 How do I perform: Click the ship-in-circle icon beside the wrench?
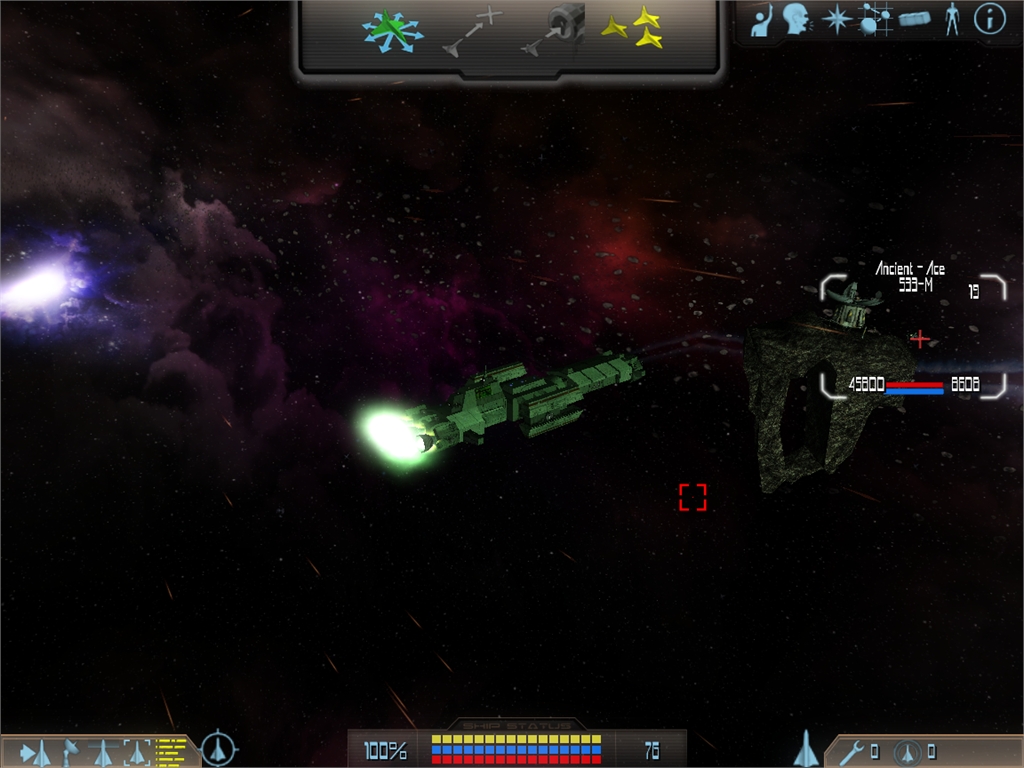point(908,751)
